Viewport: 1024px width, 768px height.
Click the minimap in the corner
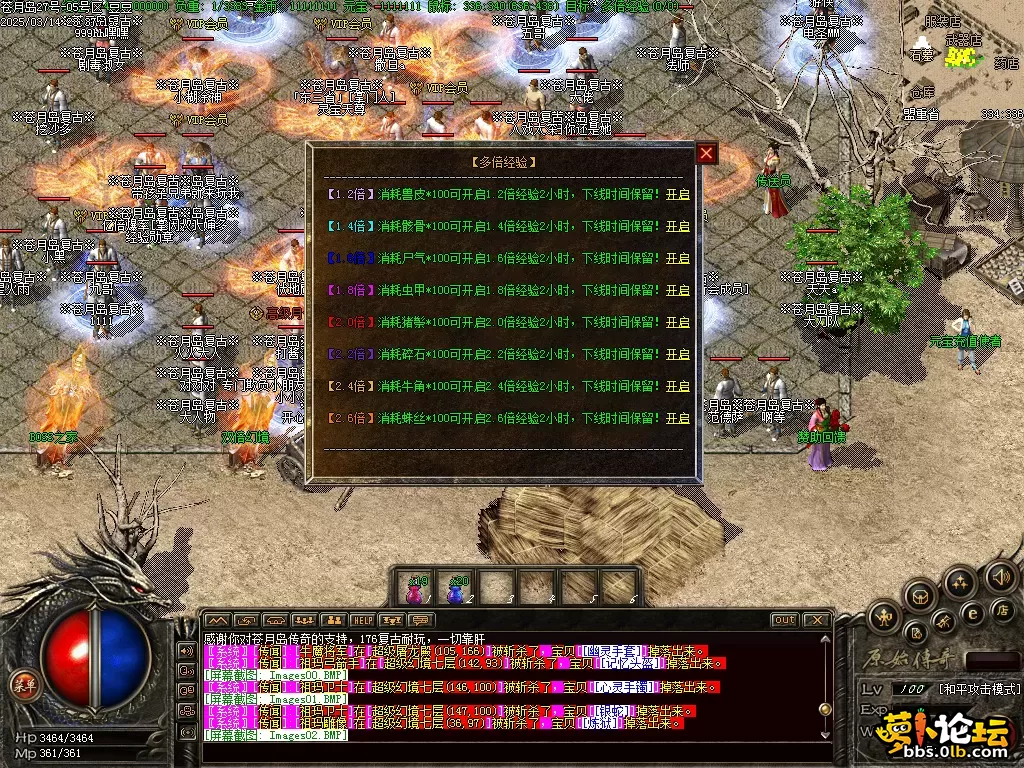tap(960, 60)
